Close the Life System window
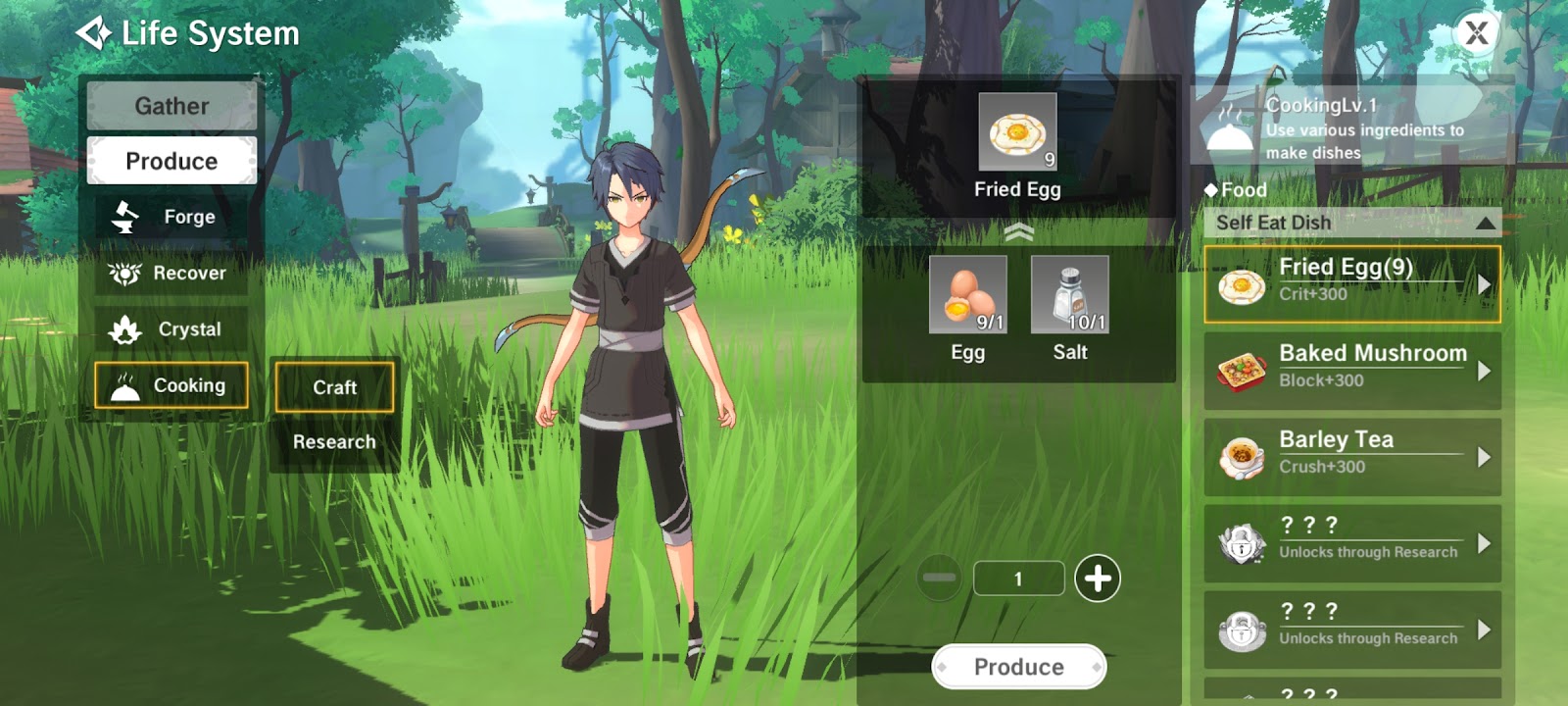This screenshot has height=706, width=1568. click(x=1476, y=34)
